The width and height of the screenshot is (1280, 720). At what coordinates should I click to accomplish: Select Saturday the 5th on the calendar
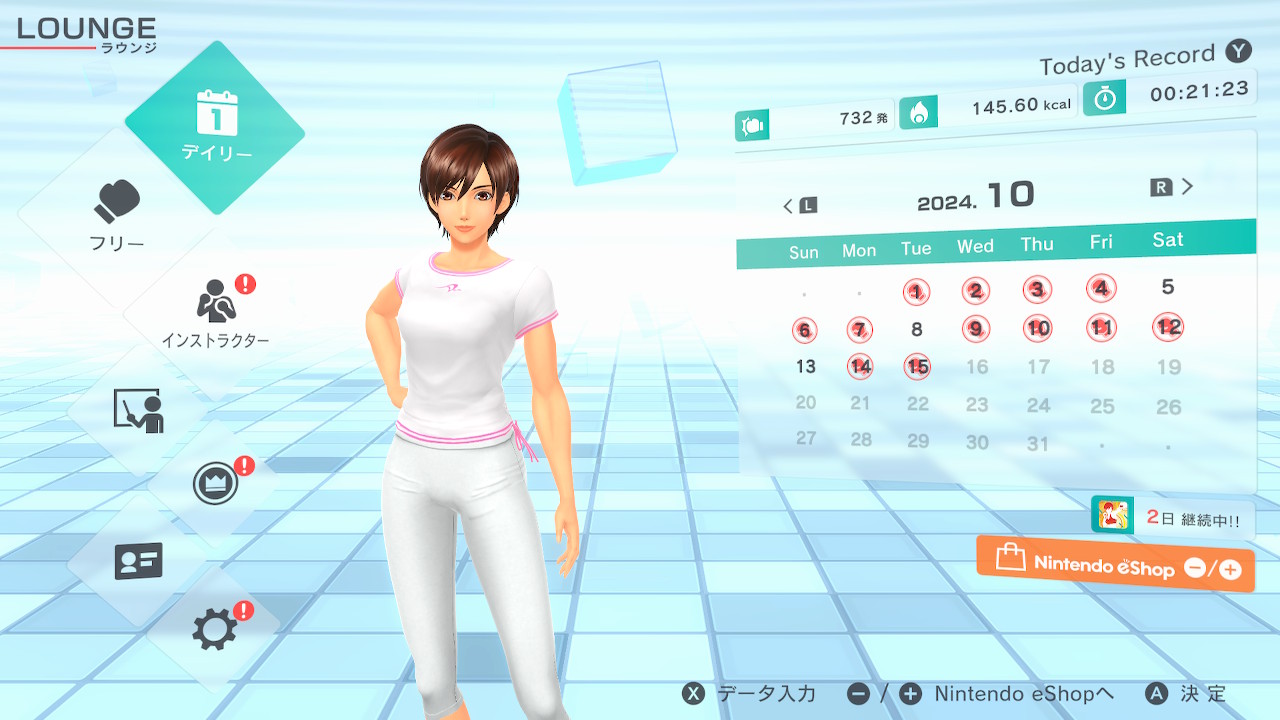tap(1167, 287)
